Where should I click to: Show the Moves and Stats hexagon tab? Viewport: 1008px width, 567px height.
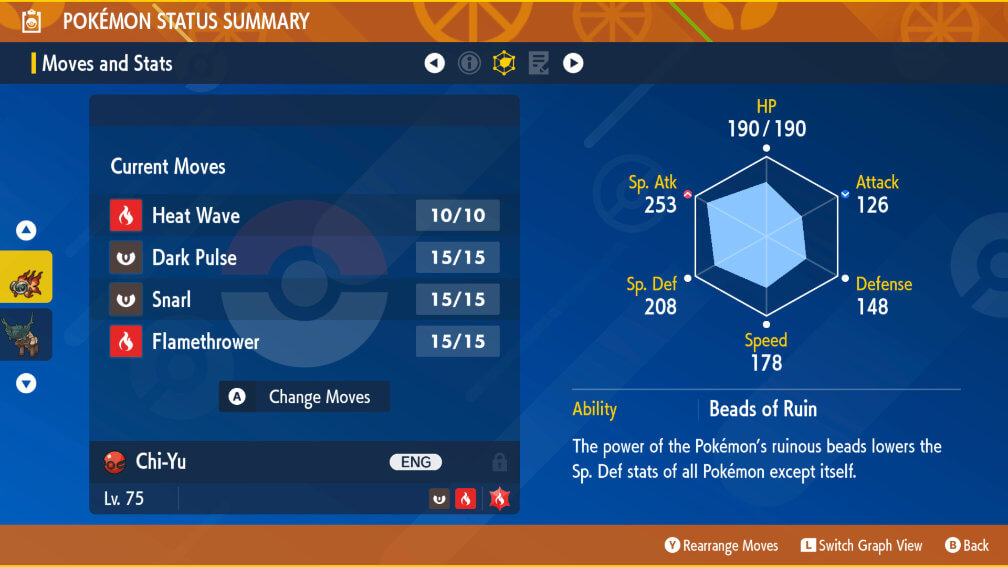coord(504,63)
